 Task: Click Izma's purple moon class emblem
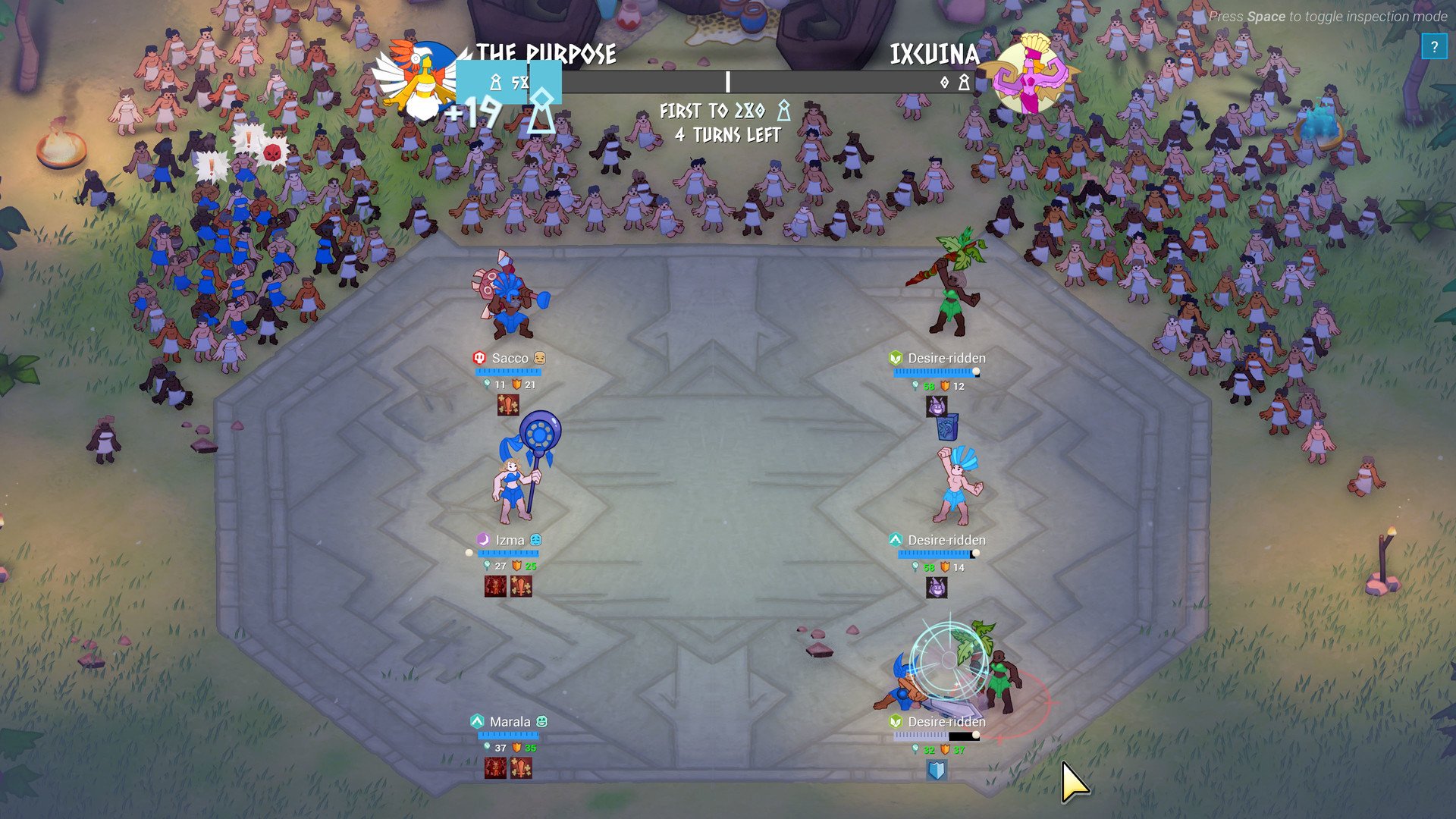tap(482, 539)
